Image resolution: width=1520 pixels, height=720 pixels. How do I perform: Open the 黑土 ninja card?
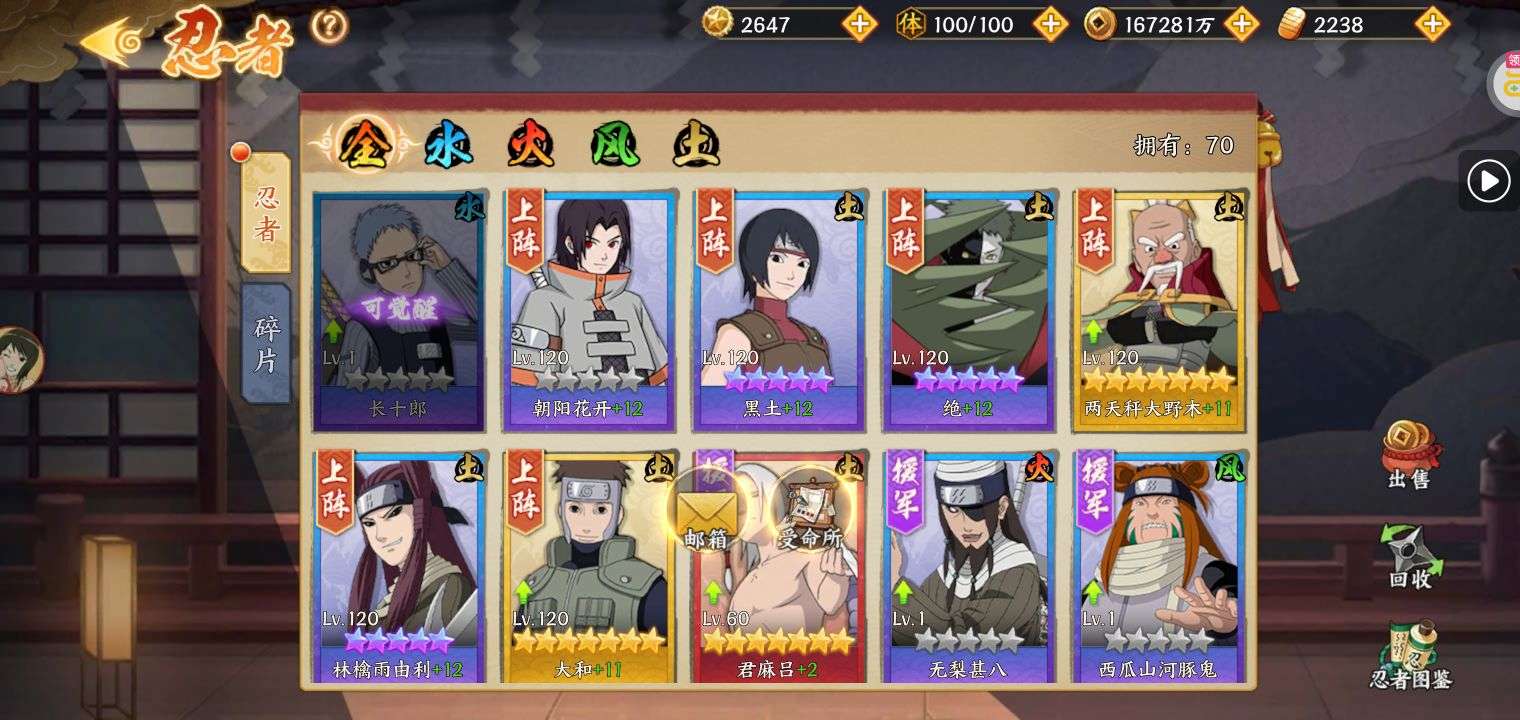[779, 310]
